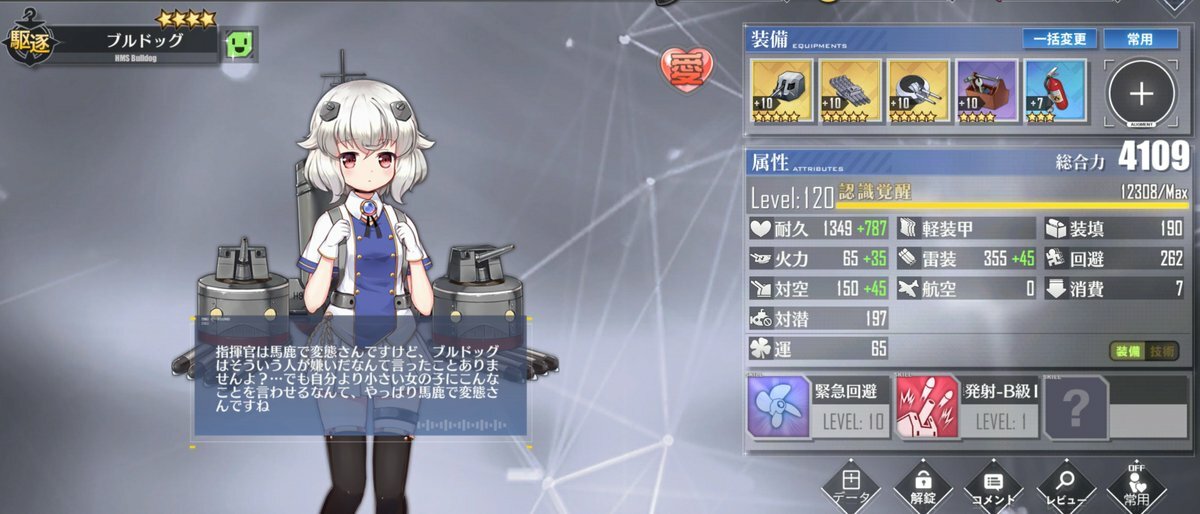Open the 発射-B級 I barrage skill
The height and width of the screenshot is (514, 1200).
tap(968, 408)
